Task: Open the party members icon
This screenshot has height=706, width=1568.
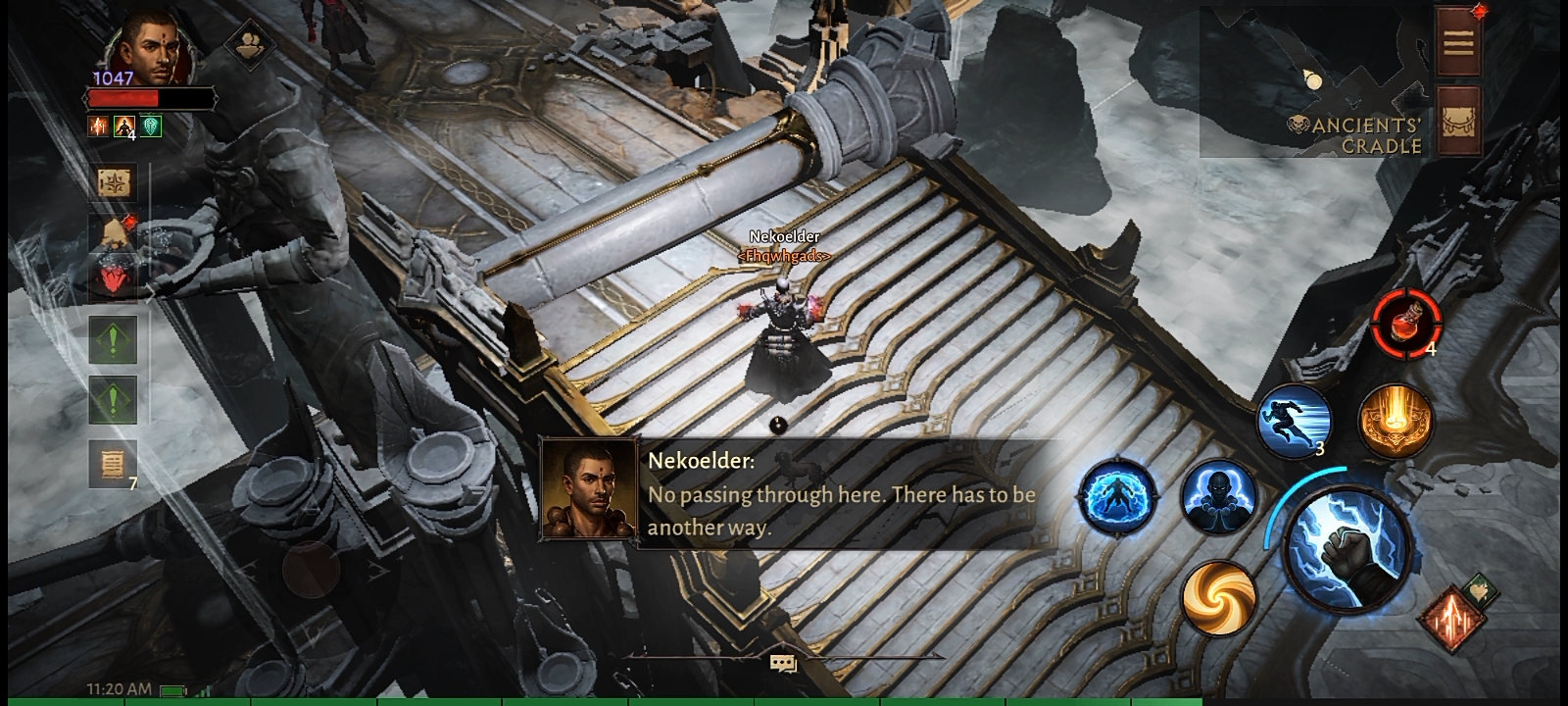Action: click(250, 45)
